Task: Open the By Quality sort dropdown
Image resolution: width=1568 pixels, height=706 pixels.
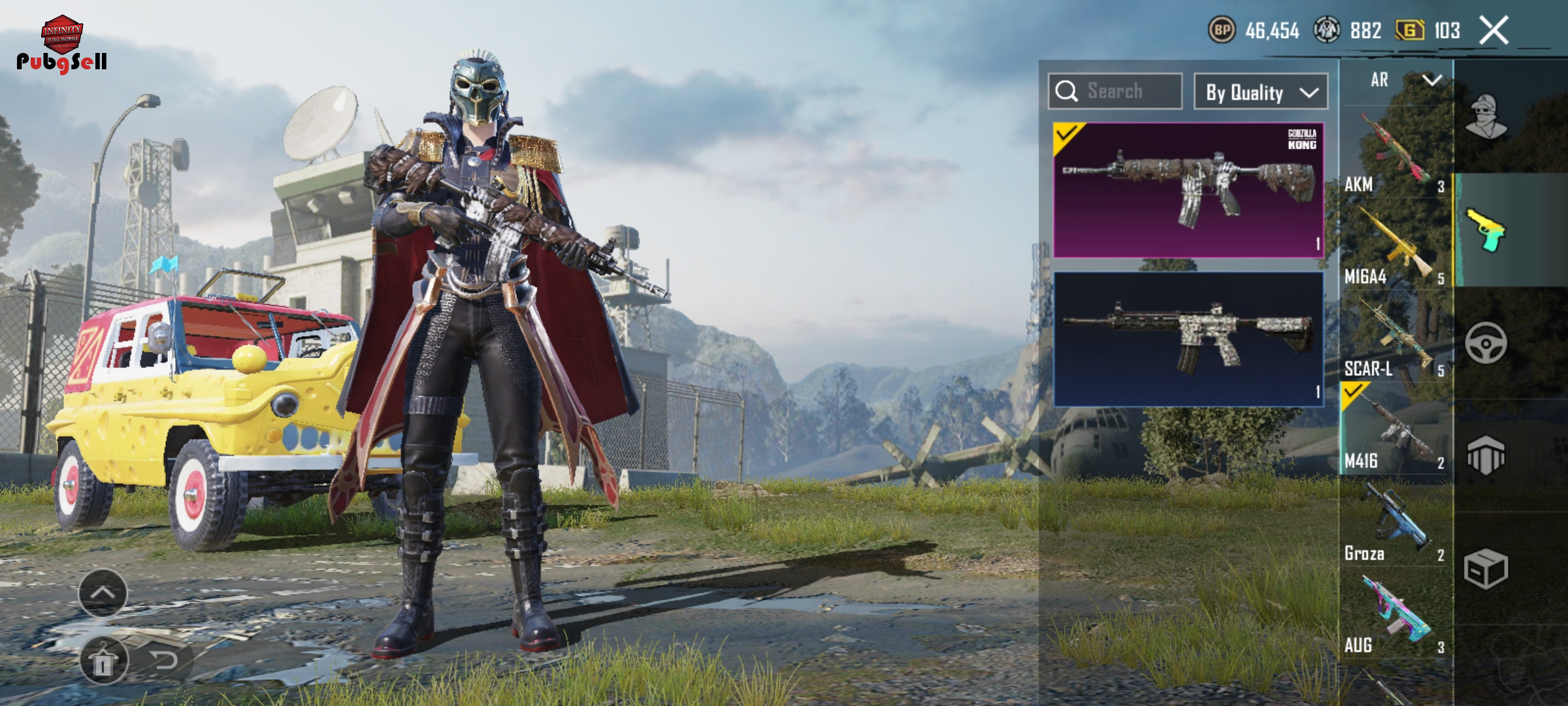Action: (x=1260, y=92)
